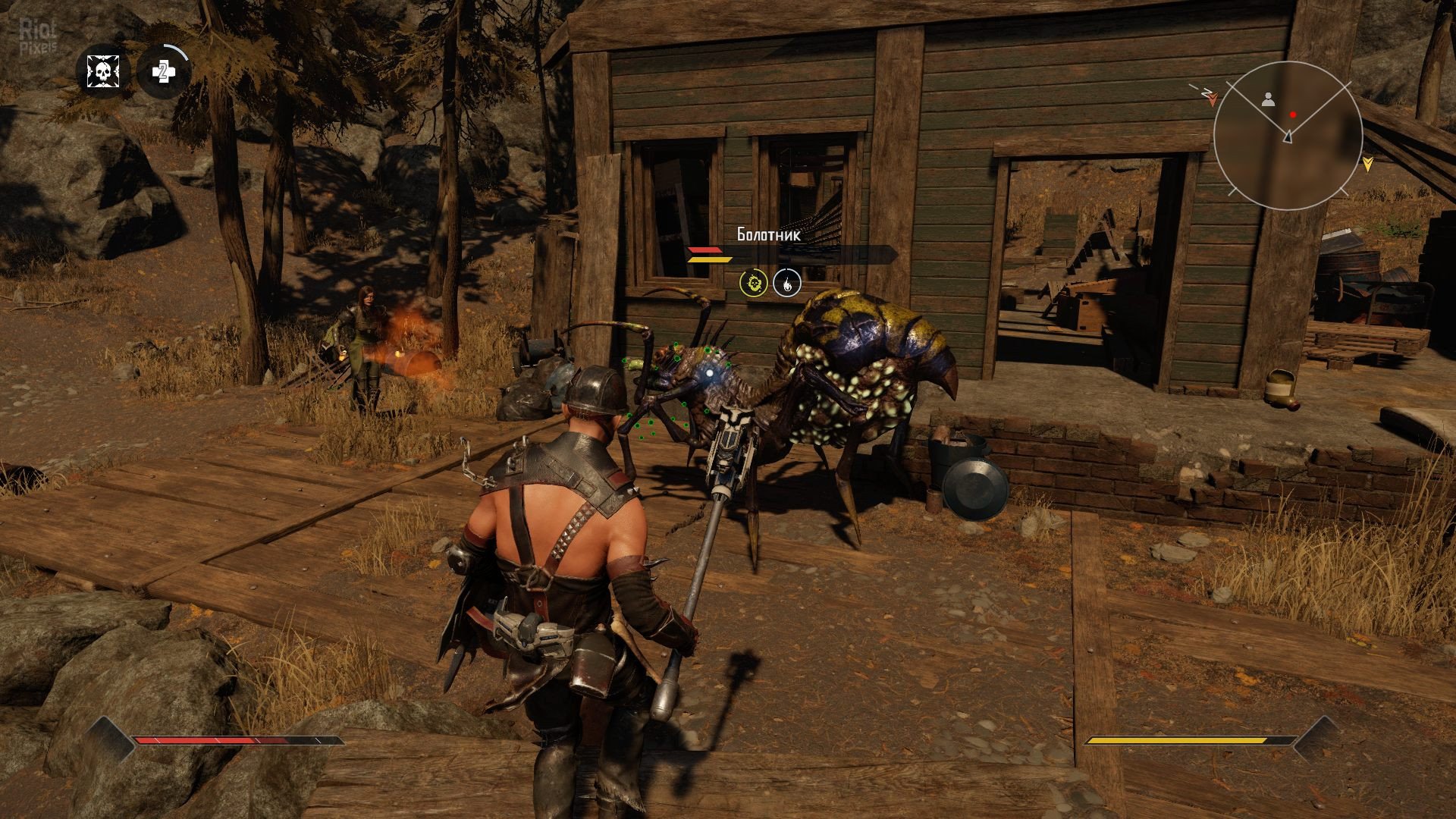Select the grey person marker on minimap

point(1268,99)
